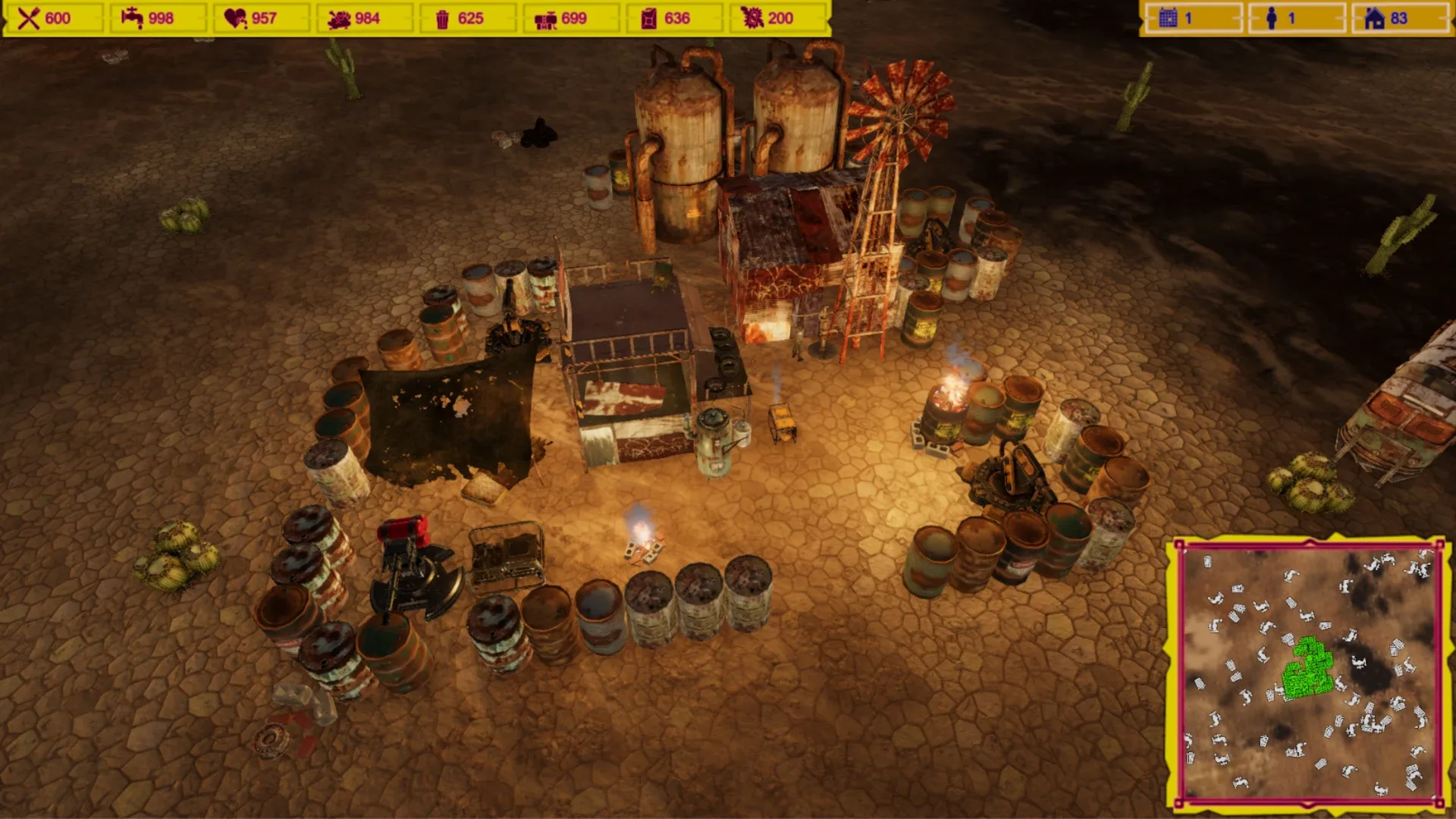Image resolution: width=1456 pixels, height=819 pixels.
Task: Jump to the green base marker on minimap
Action: (1307, 669)
